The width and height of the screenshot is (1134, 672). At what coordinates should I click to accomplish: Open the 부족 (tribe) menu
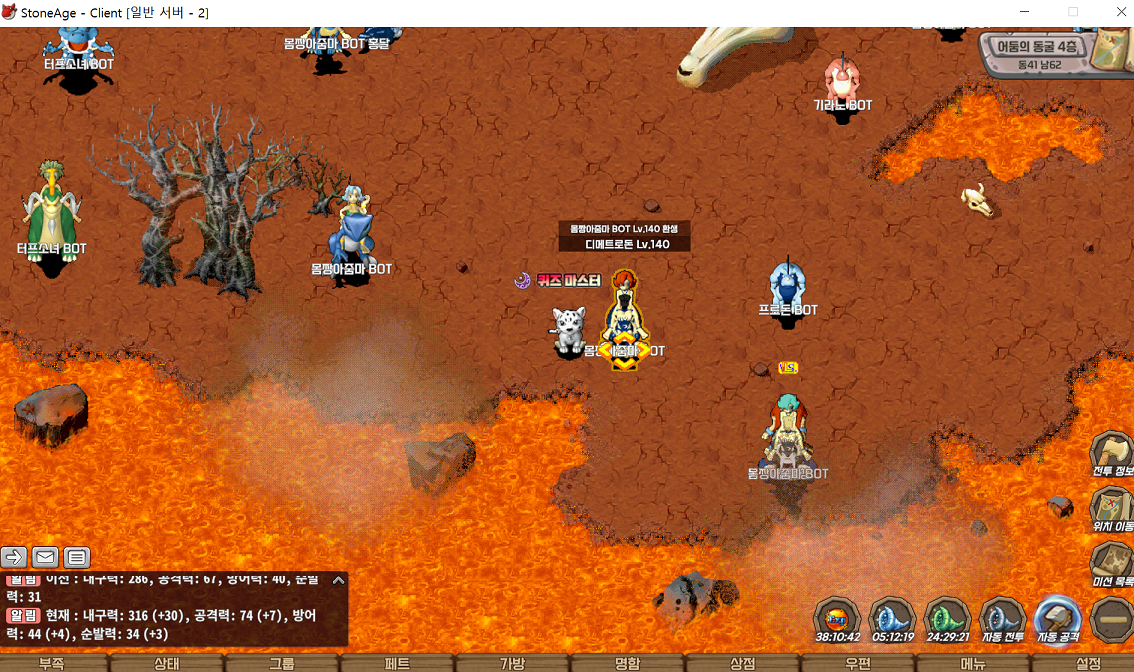coord(51,663)
